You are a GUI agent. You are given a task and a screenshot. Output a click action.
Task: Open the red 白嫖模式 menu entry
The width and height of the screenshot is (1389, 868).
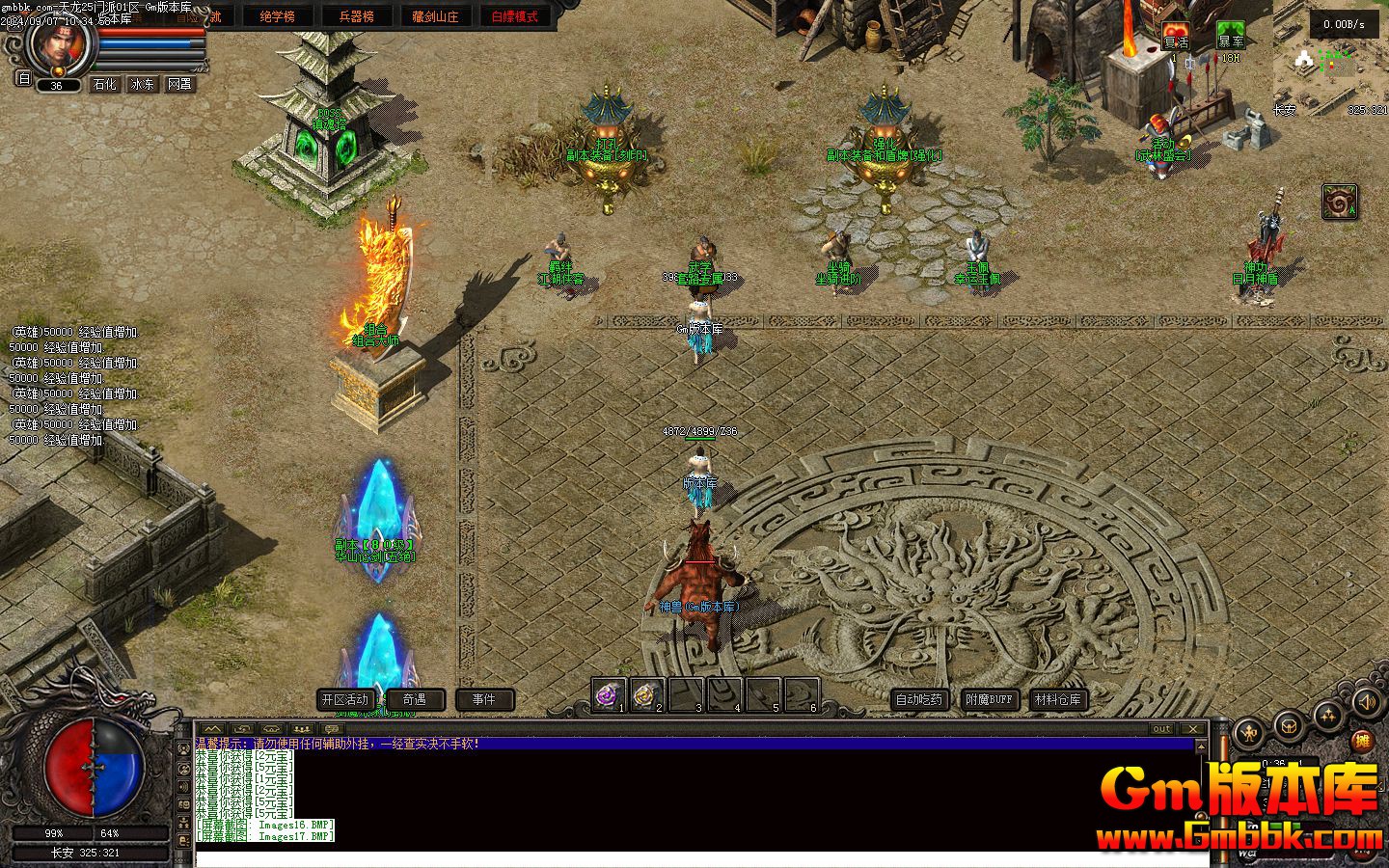[514, 15]
